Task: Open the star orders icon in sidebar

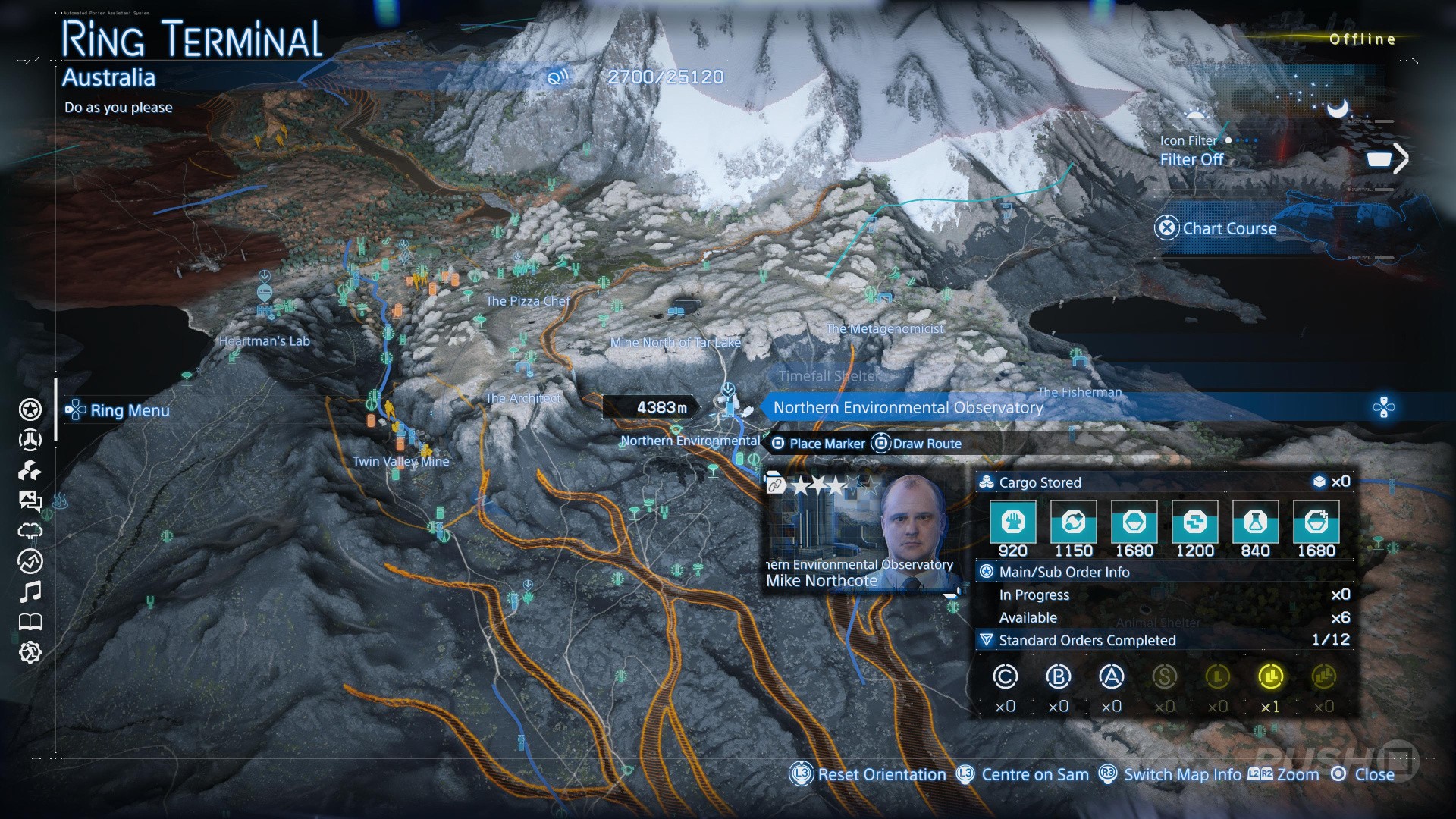Action: 30,409
